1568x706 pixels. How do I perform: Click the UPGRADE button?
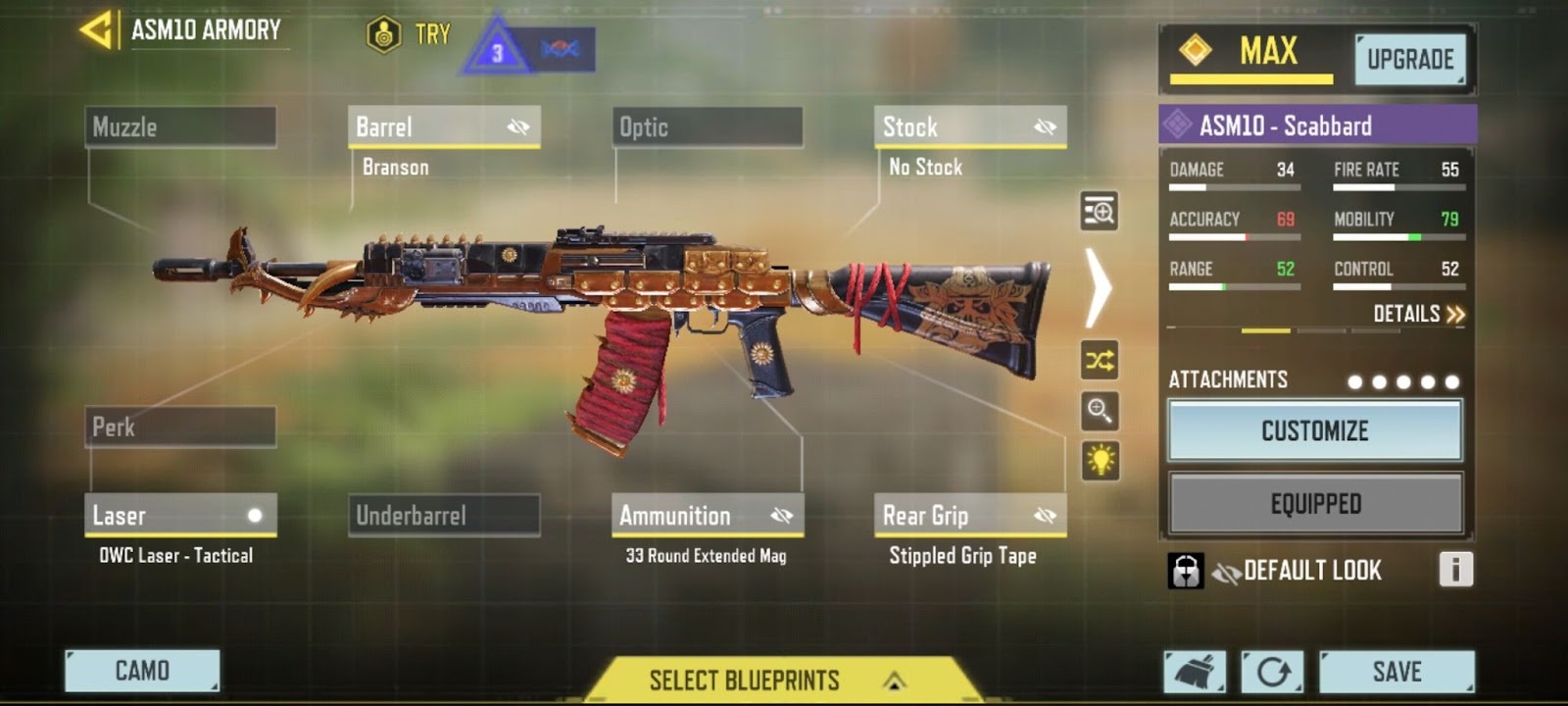(1410, 60)
